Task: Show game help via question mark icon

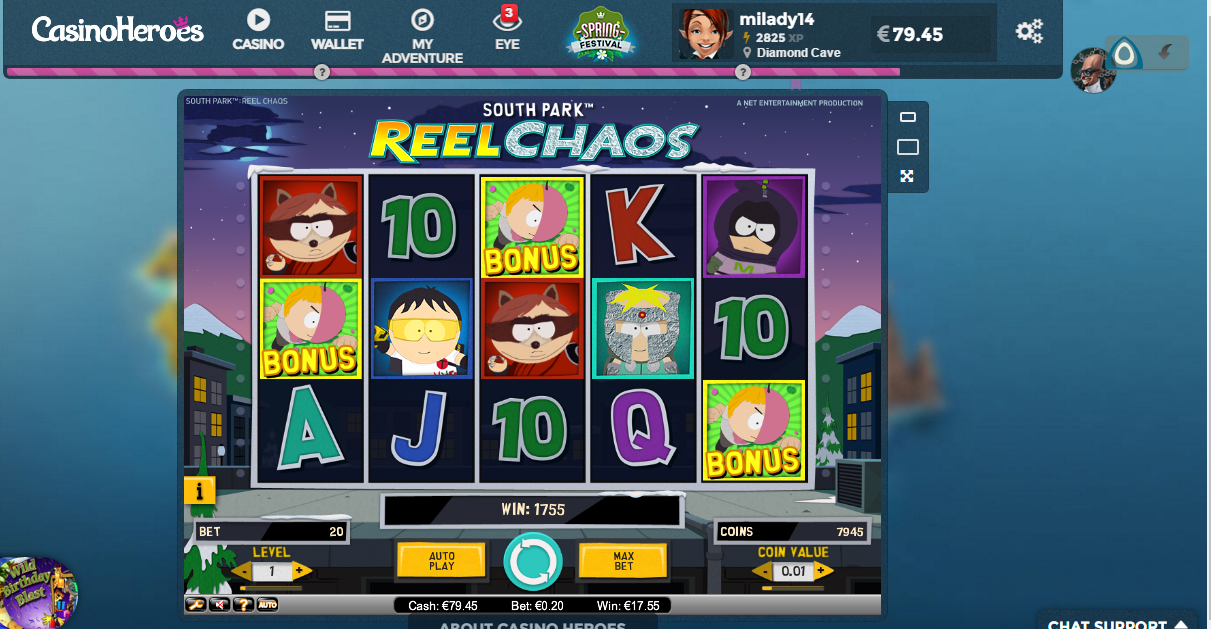Action: point(244,604)
